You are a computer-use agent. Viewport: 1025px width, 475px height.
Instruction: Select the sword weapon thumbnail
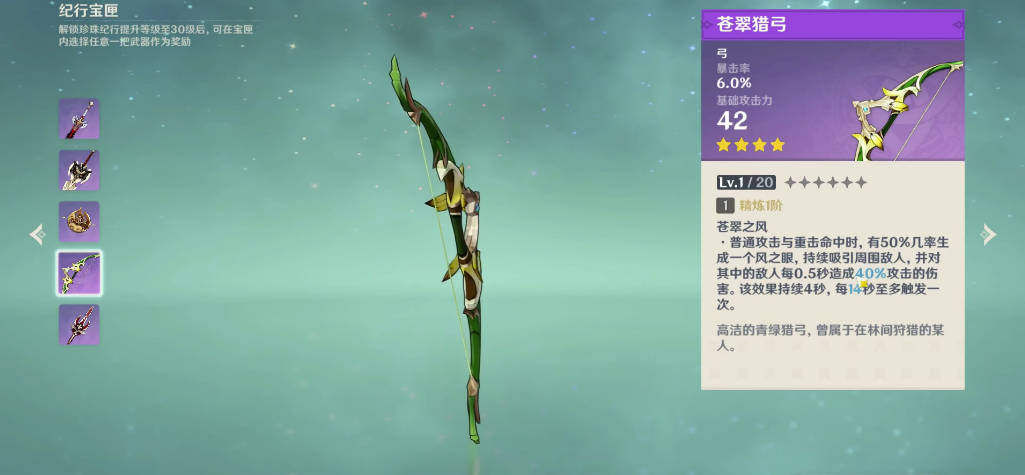point(79,119)
